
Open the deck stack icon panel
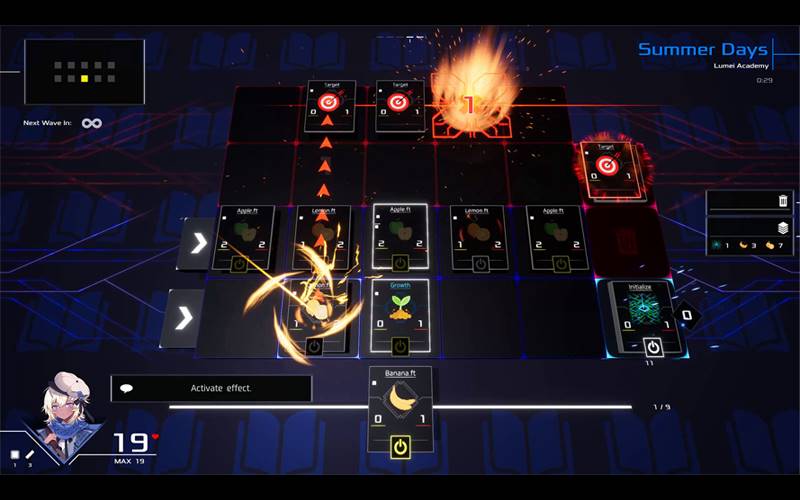coord(782,228)
